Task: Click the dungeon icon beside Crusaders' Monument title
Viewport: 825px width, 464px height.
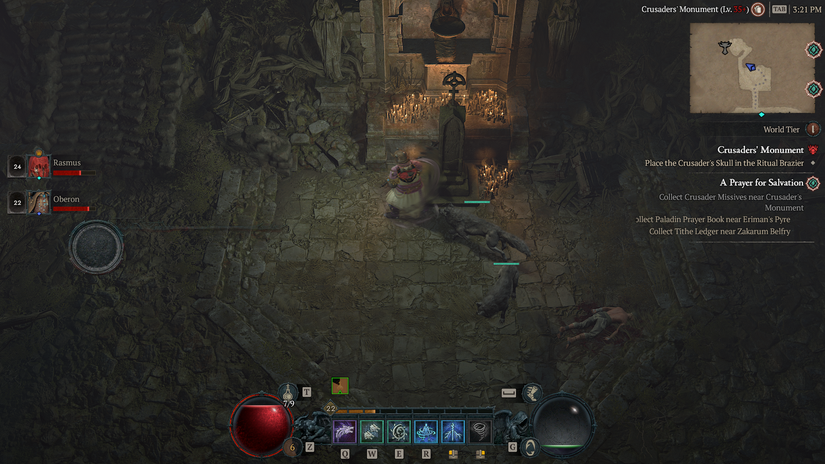Action: click(x=759, y=9)
